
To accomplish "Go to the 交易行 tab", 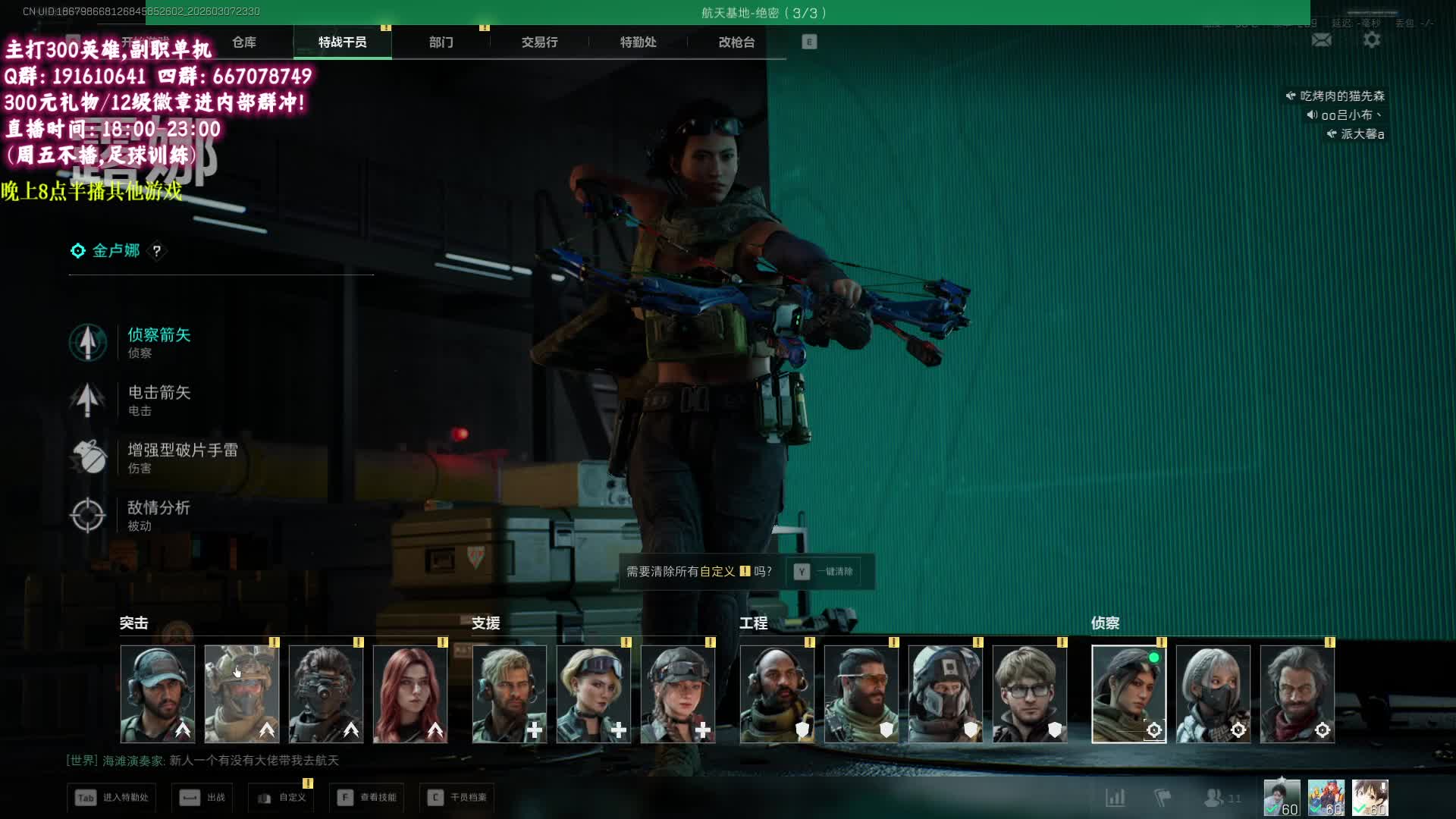I will [539, 42].
